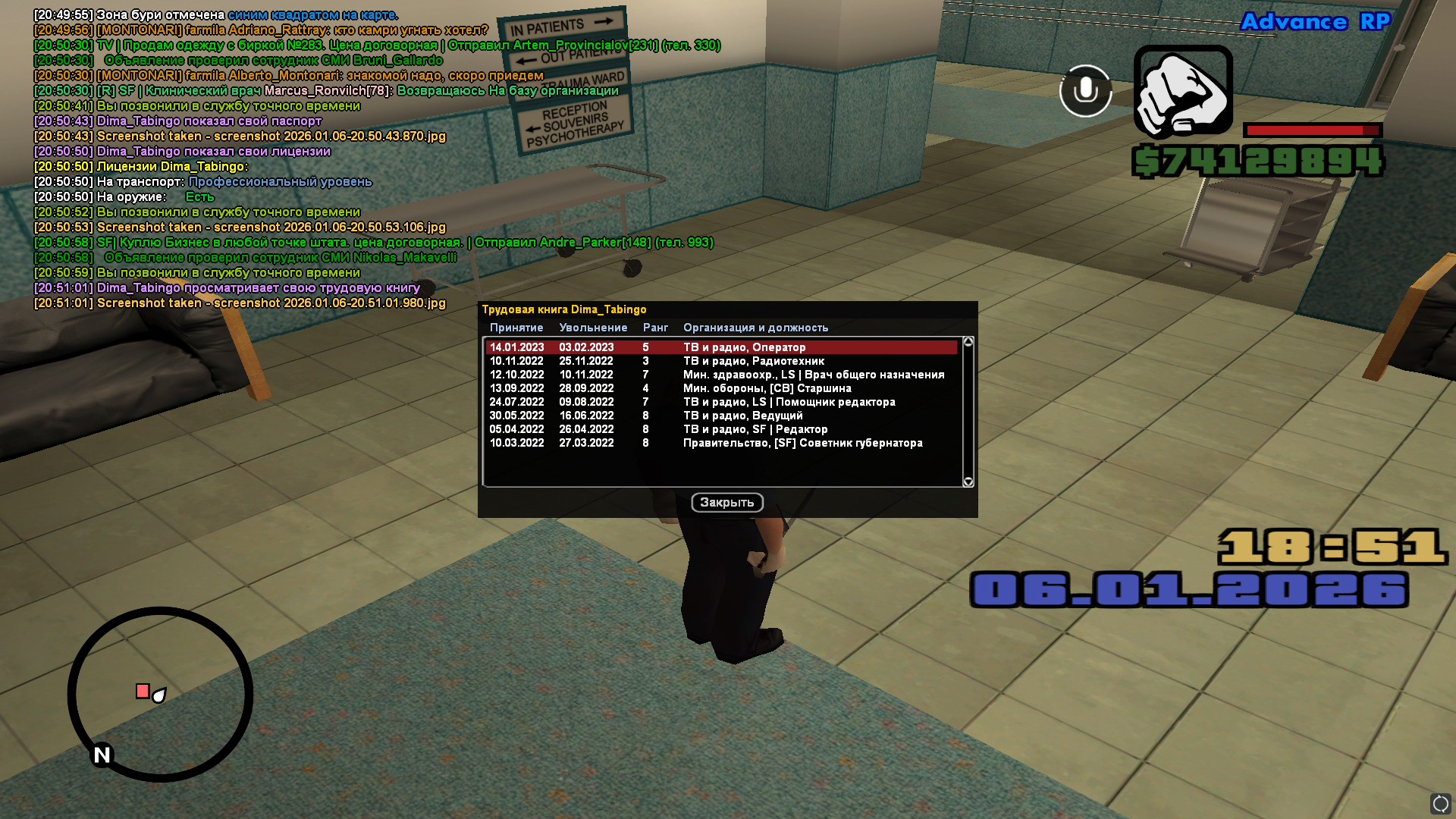Select the Мин. обороны, Старшина row
1456x819 pixels.
720,388
